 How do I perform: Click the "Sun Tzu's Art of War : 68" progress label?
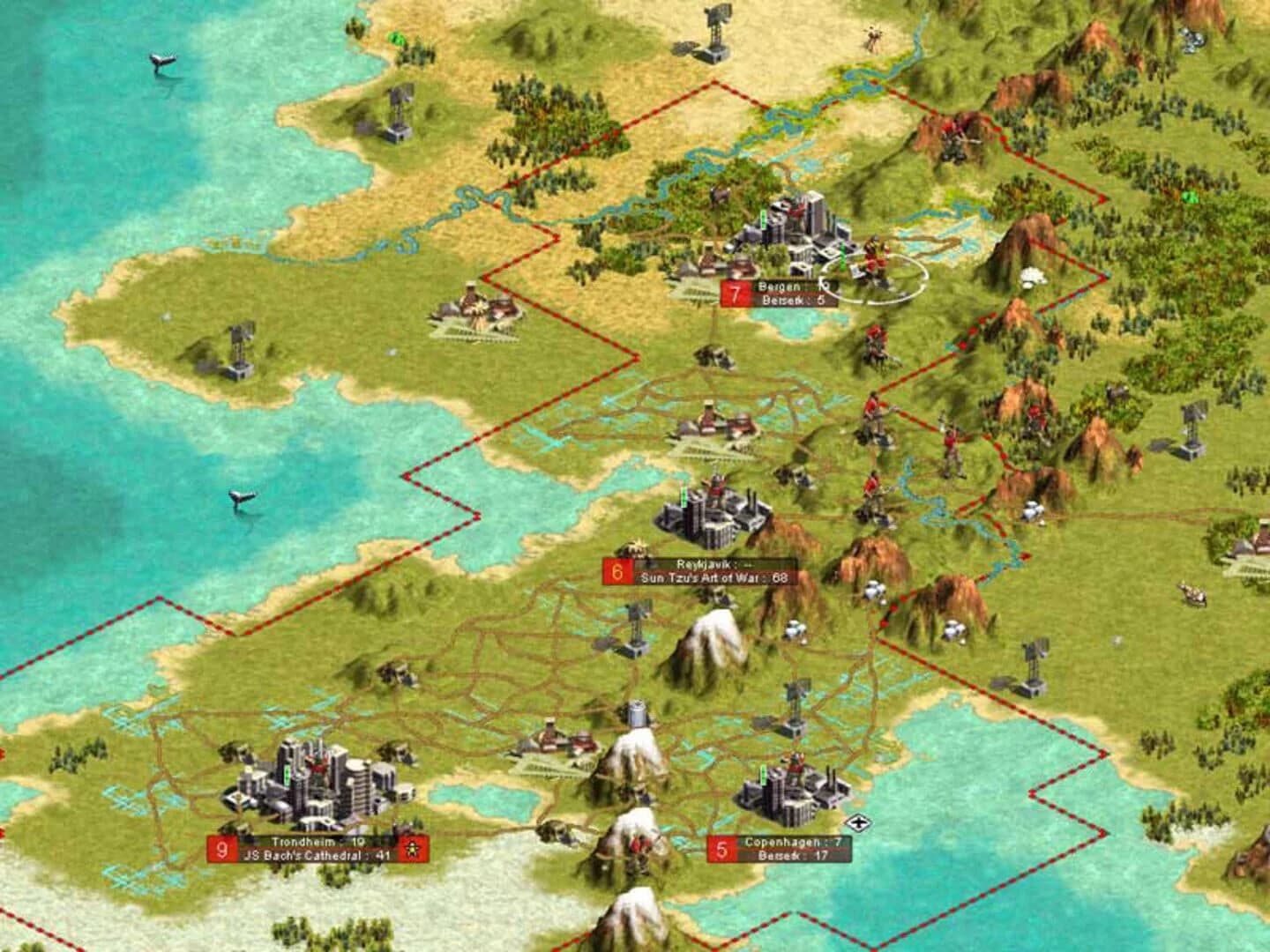click(x=714, y=579)
